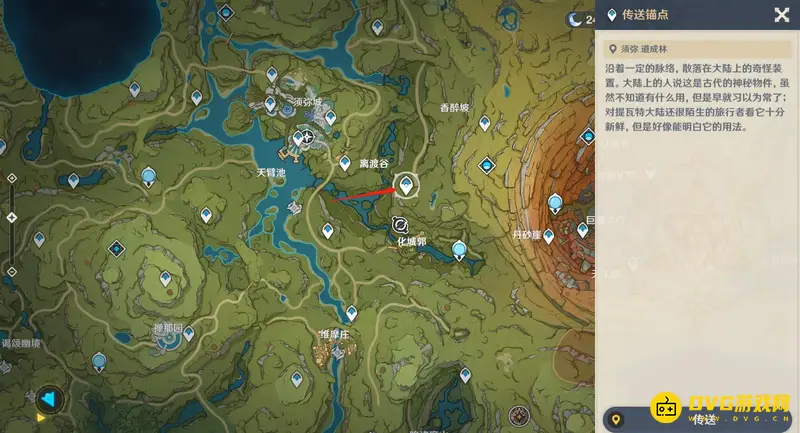Confirm teleport with the 传送 button
The height and width of the screenshot is (433, 800).
pyautogui.click(x=704, y=419)
